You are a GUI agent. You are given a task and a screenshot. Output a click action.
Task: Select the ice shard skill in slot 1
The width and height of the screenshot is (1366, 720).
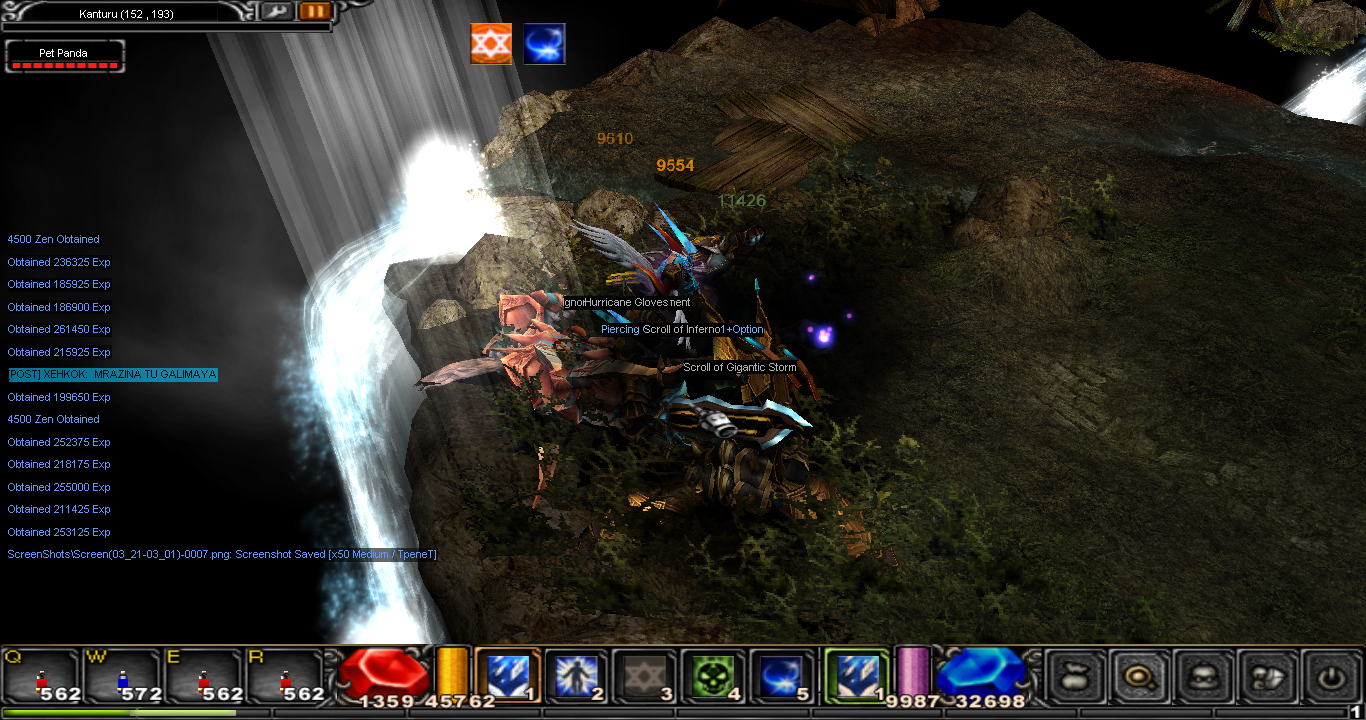(507, 677)
